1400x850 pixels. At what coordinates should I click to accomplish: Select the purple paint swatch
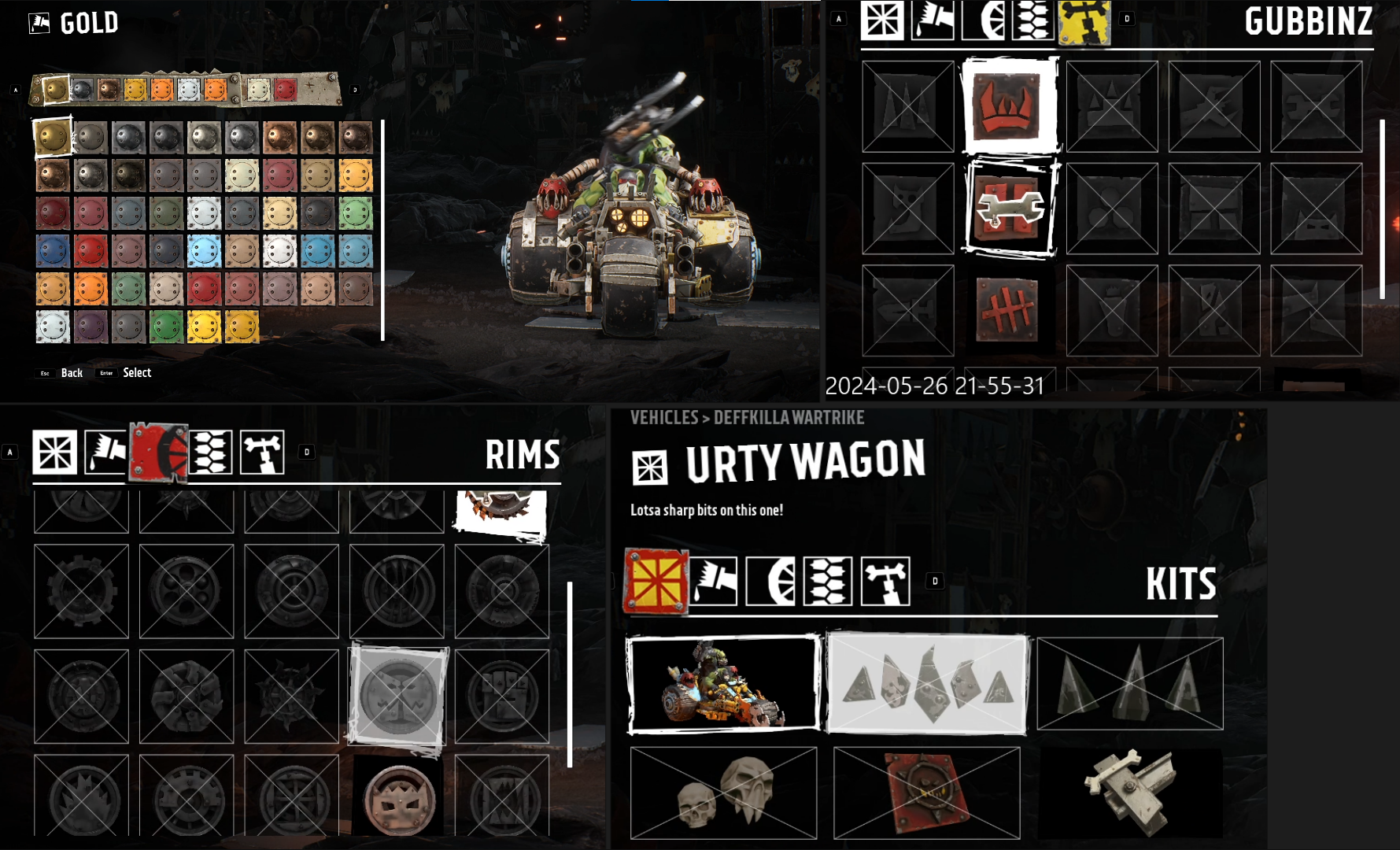pyautogui.click(x=91, y=327)
